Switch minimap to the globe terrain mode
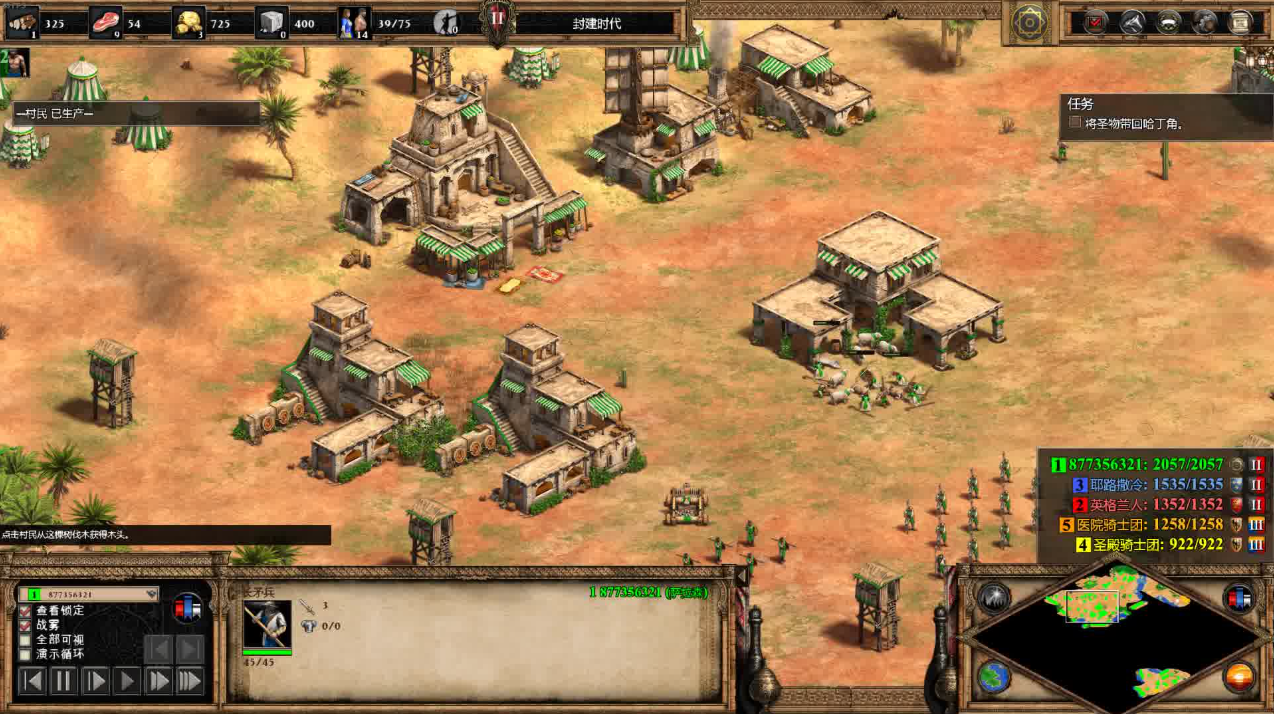This screenshot has height=714, width=1274. [993, 677]
